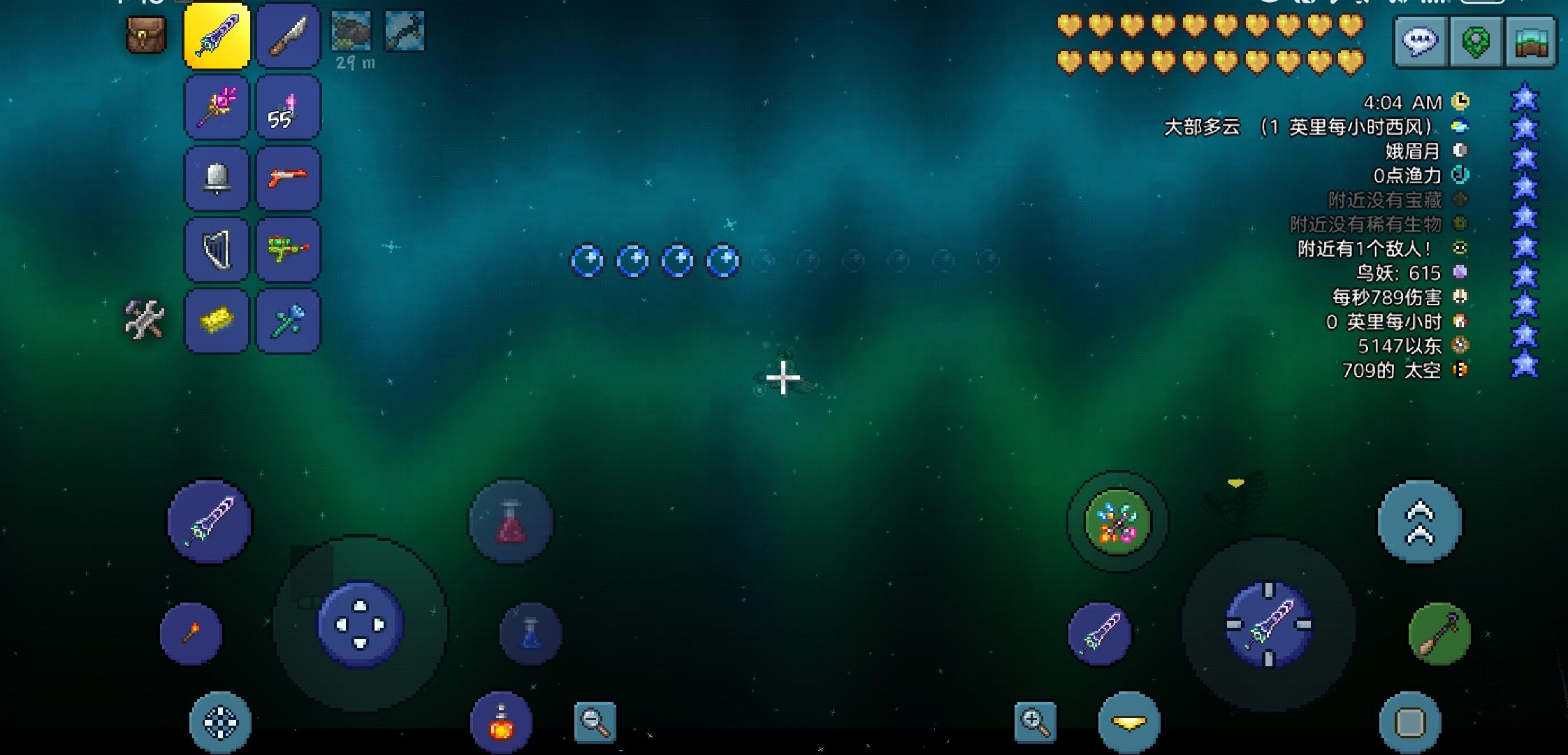The width and height of the screenshot is (1568, 755).
Task: Open the backpack above the hotbar
Action: click(145, 34)
